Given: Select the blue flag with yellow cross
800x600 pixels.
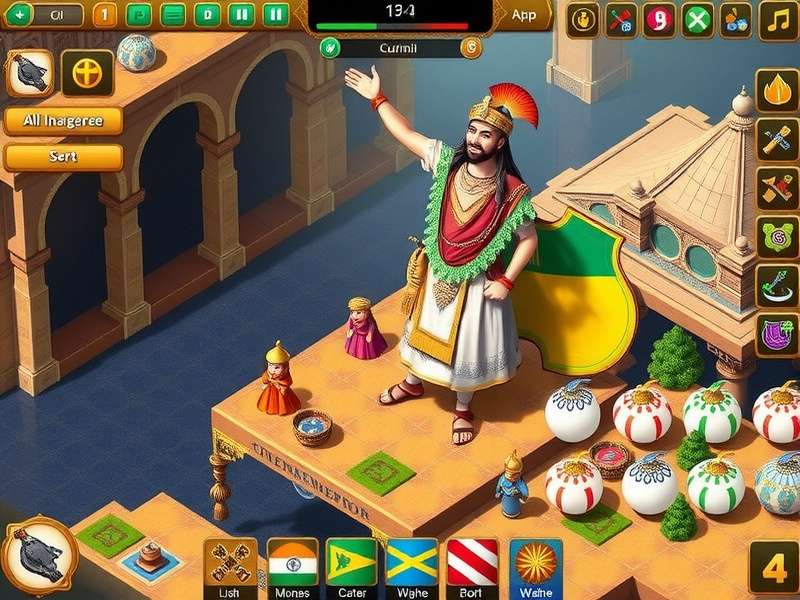Looking at the screenshot, I should 412,566.
